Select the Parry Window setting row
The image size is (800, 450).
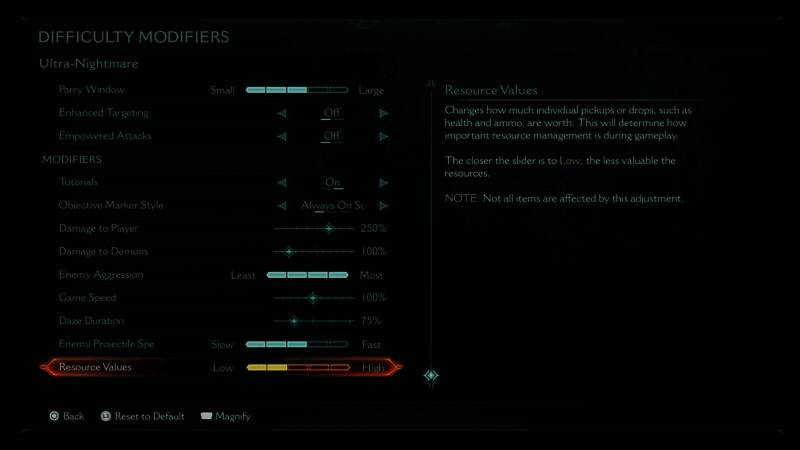coord(91,90)
